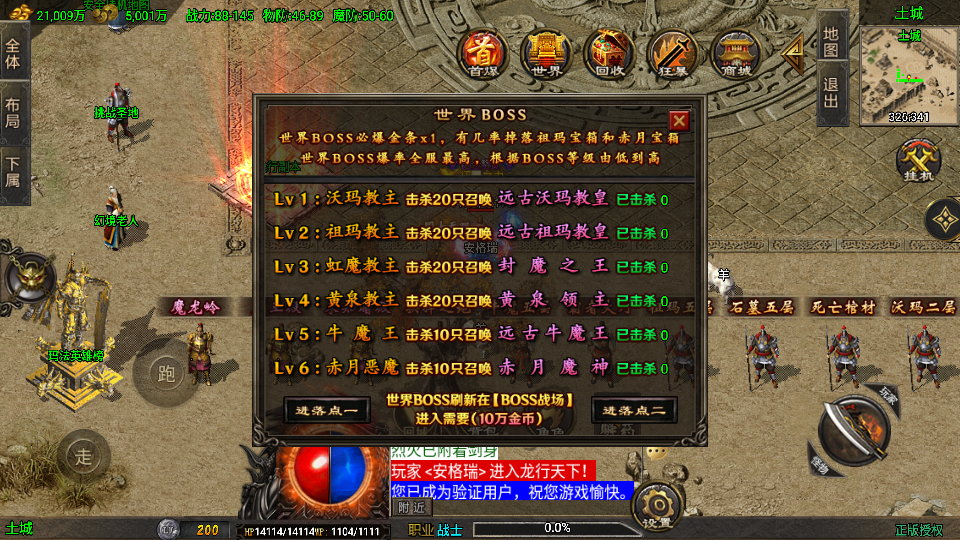Open the 地图 map button
Viewport: 960px width, 540px height.
[x=832, y=39]
